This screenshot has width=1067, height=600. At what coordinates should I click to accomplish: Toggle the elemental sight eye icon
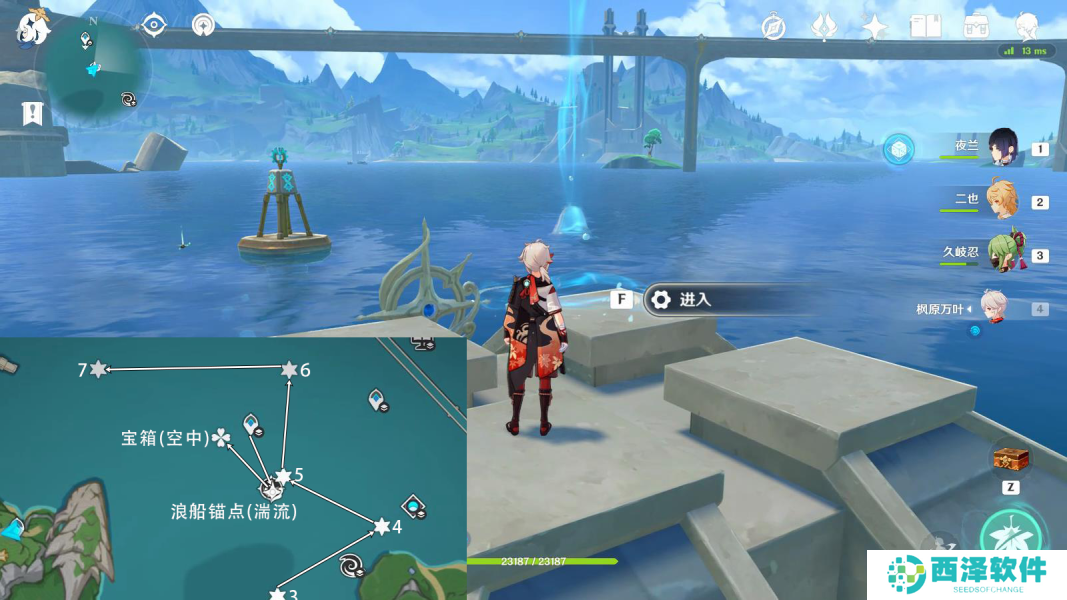click(x=153, y=25)
